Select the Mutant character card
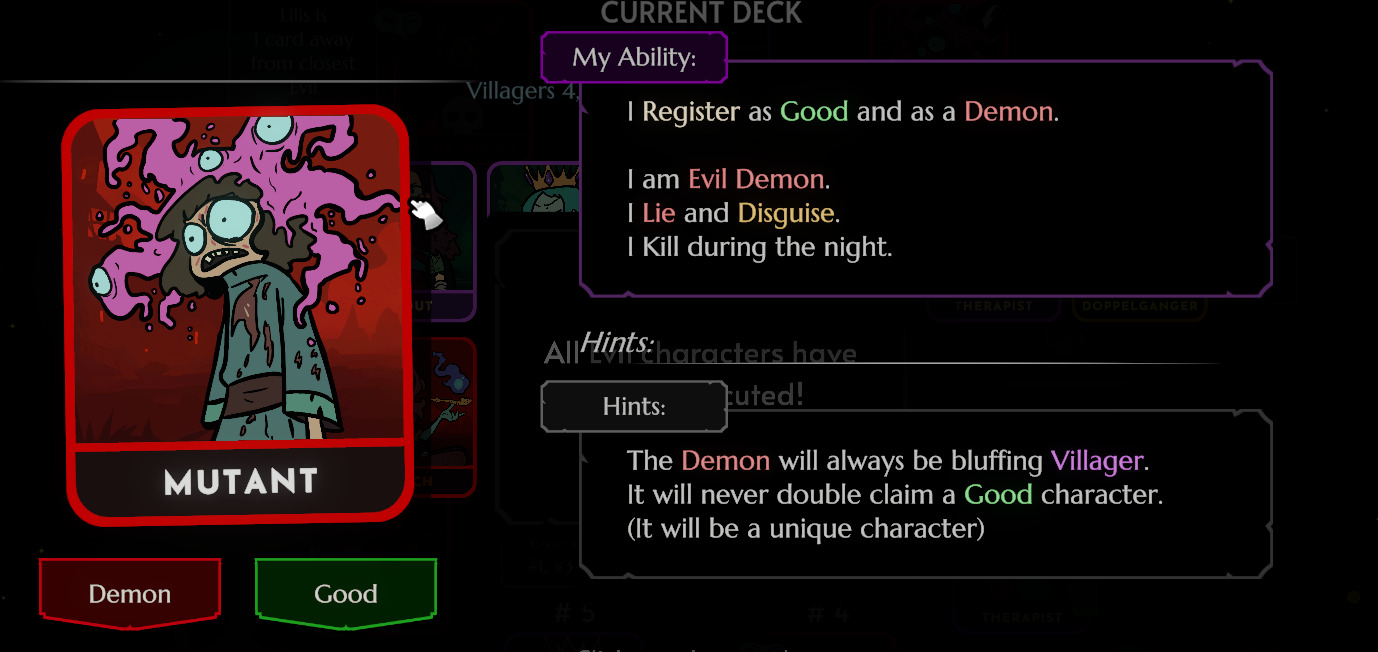This screenshot has width=1378, height=652. coord(238,312)
